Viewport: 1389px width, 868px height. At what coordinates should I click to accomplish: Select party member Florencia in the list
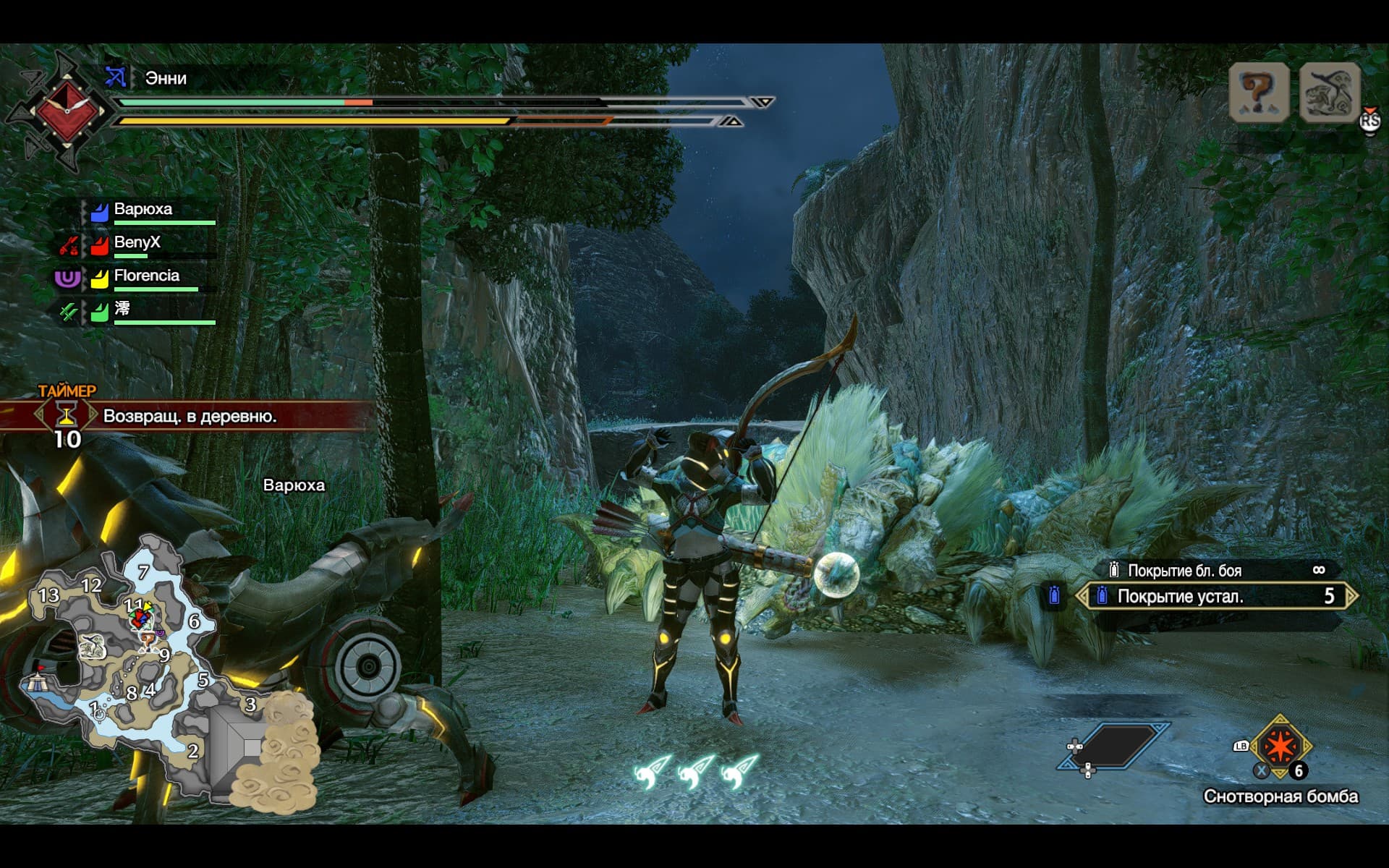(146, 276)
